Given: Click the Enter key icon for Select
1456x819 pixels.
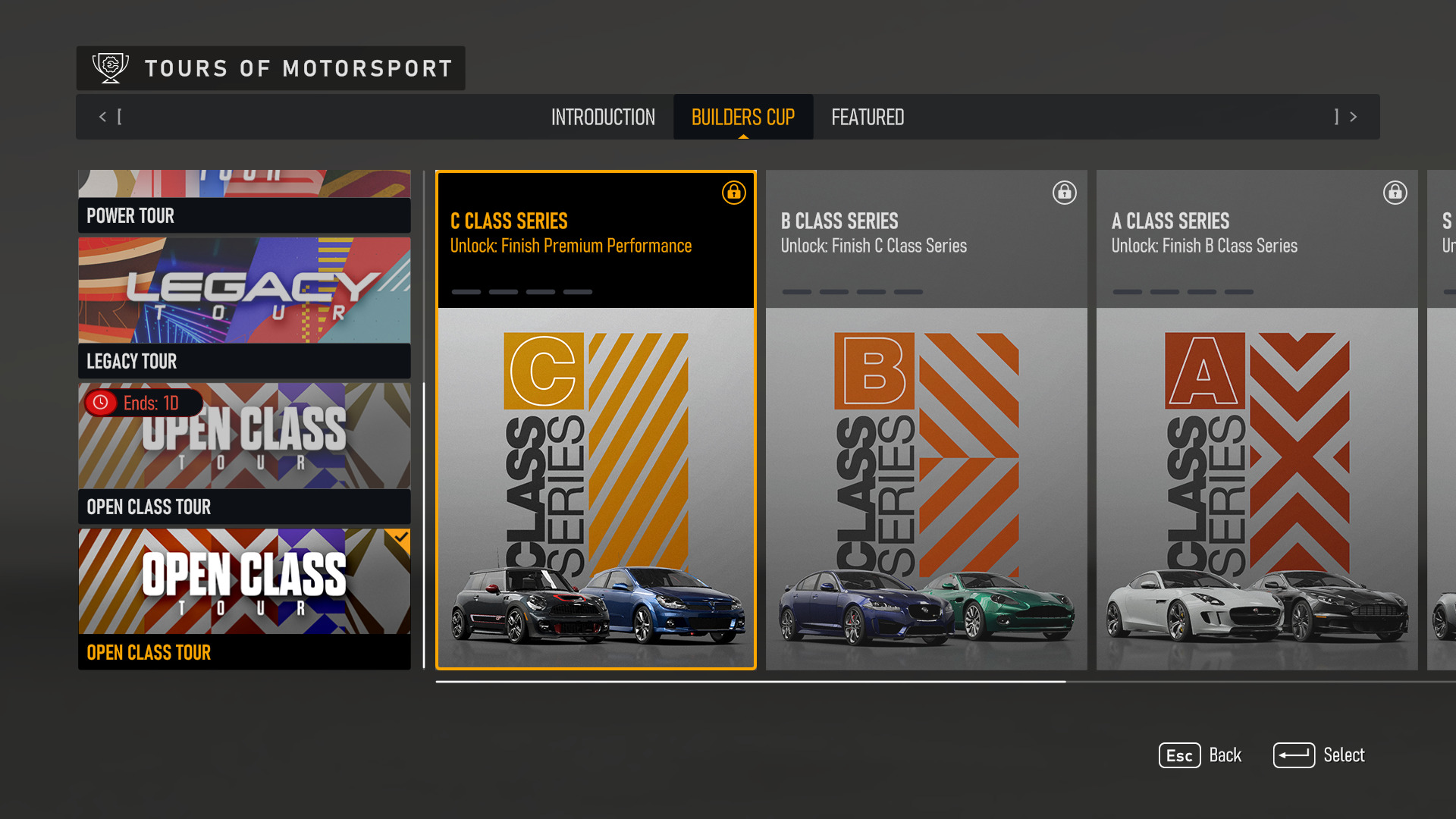Looking at the screenshot, I should pos(1294,755).
